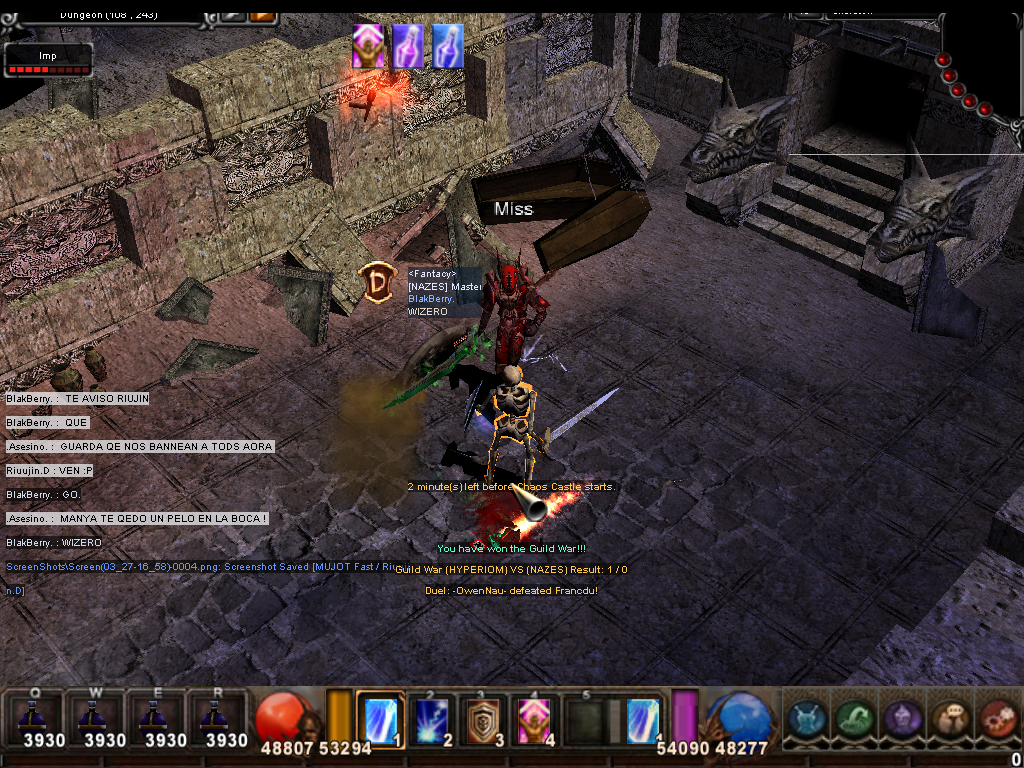Screen dimensions: 1024x768
Task: Select the gold-framed skill in slot 1
Action: [380, 717]
